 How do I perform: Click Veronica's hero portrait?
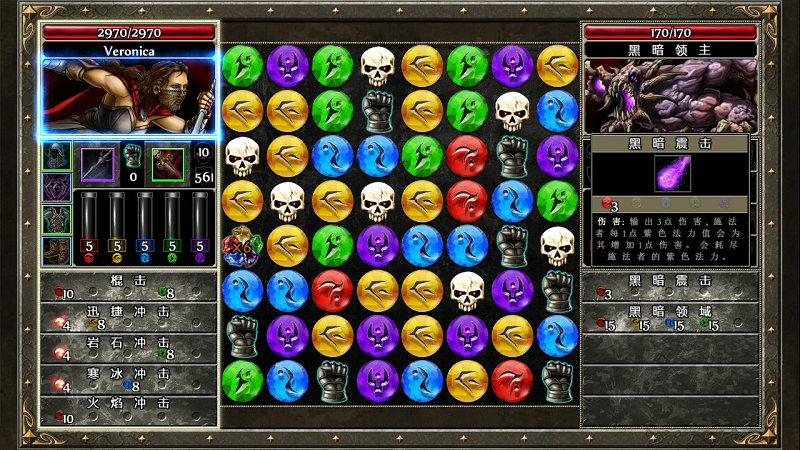click(x=129, y=97)
